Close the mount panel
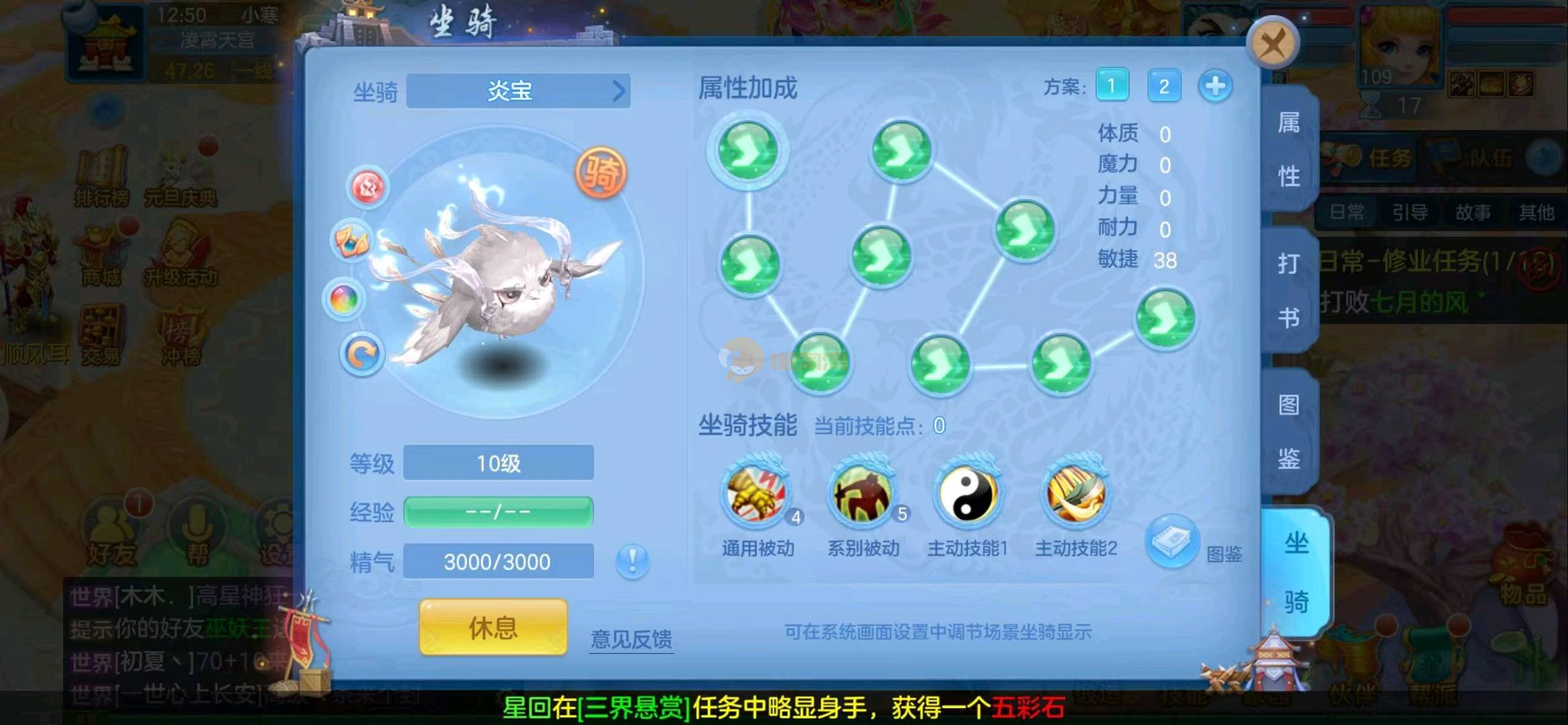1568x725 pixels. [x=1272, y=44]
